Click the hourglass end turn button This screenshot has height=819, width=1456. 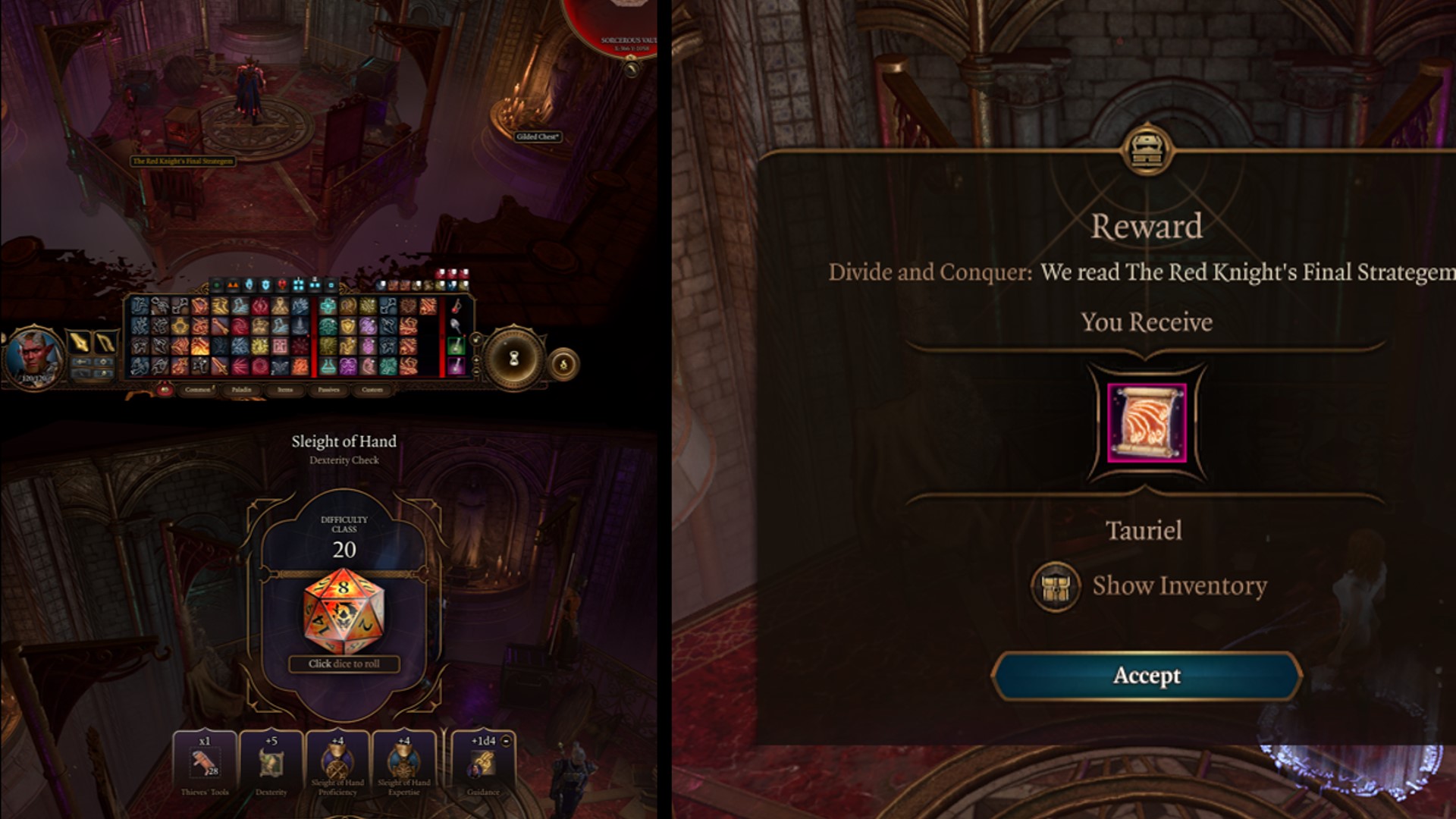coord(514,359)
